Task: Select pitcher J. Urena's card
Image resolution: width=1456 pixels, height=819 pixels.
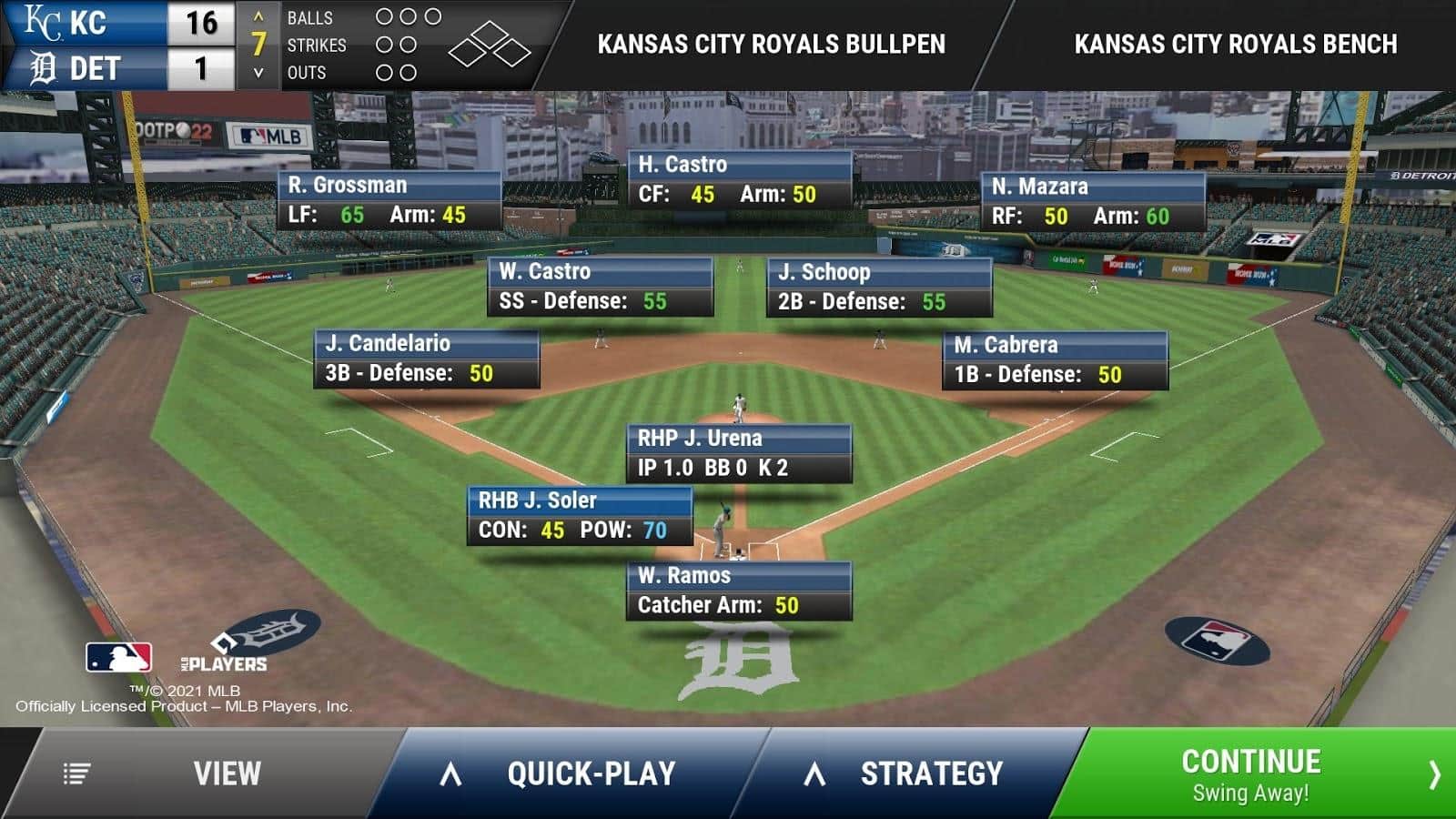Action: [x=739, y=453]
